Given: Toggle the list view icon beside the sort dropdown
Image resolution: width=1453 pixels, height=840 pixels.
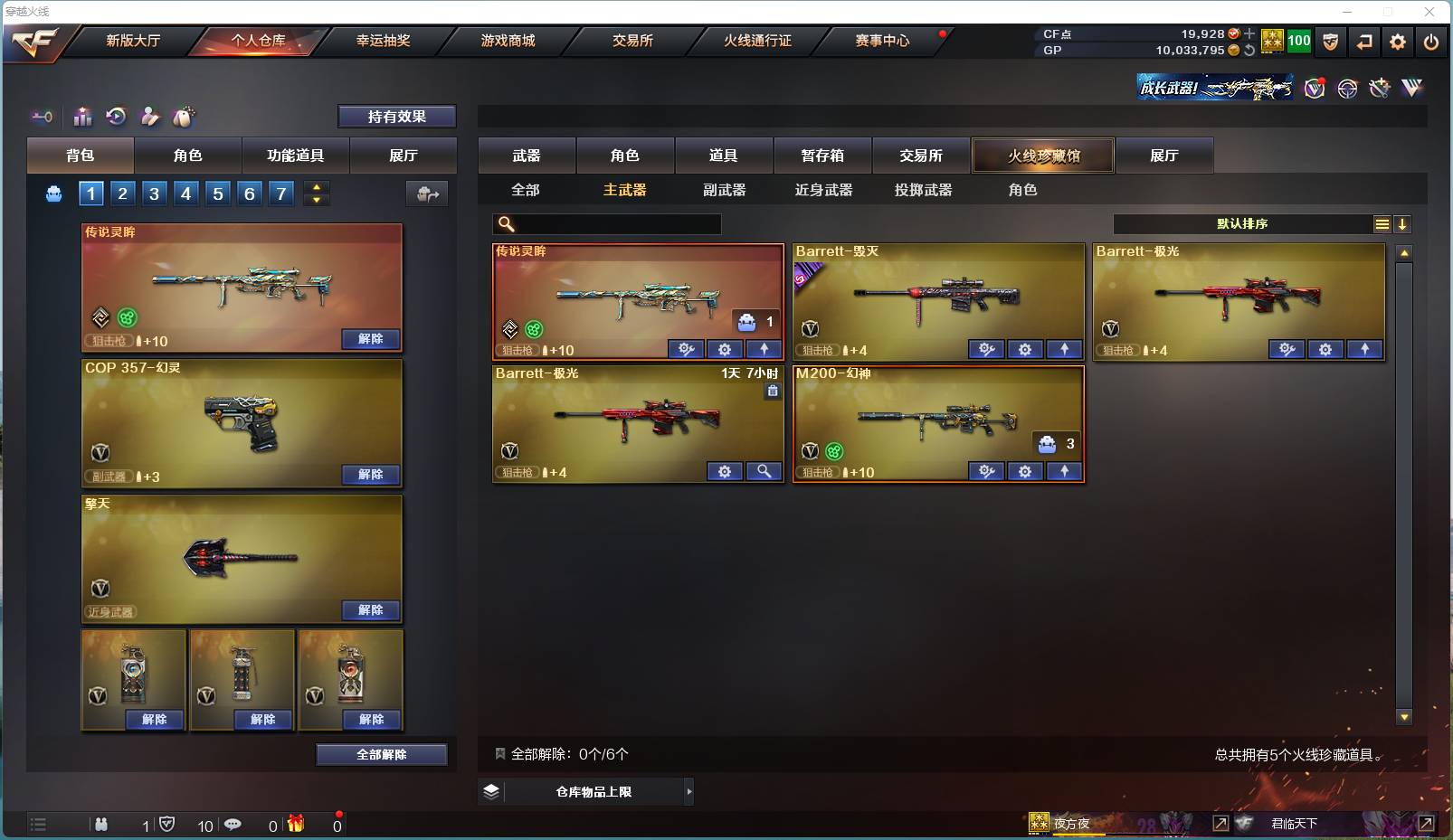Looking at the screenshot, I should (1382, 223).
